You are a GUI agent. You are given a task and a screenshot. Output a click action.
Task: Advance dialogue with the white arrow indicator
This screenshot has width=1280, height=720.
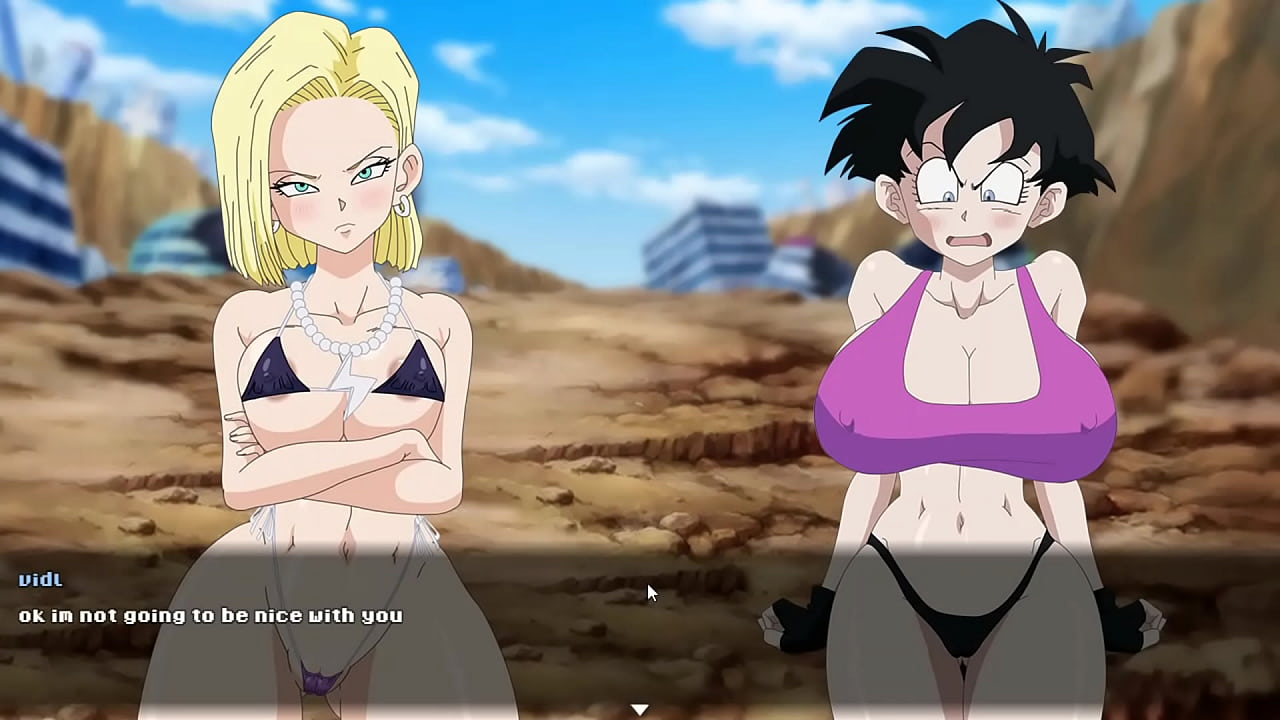pos(640,709)
